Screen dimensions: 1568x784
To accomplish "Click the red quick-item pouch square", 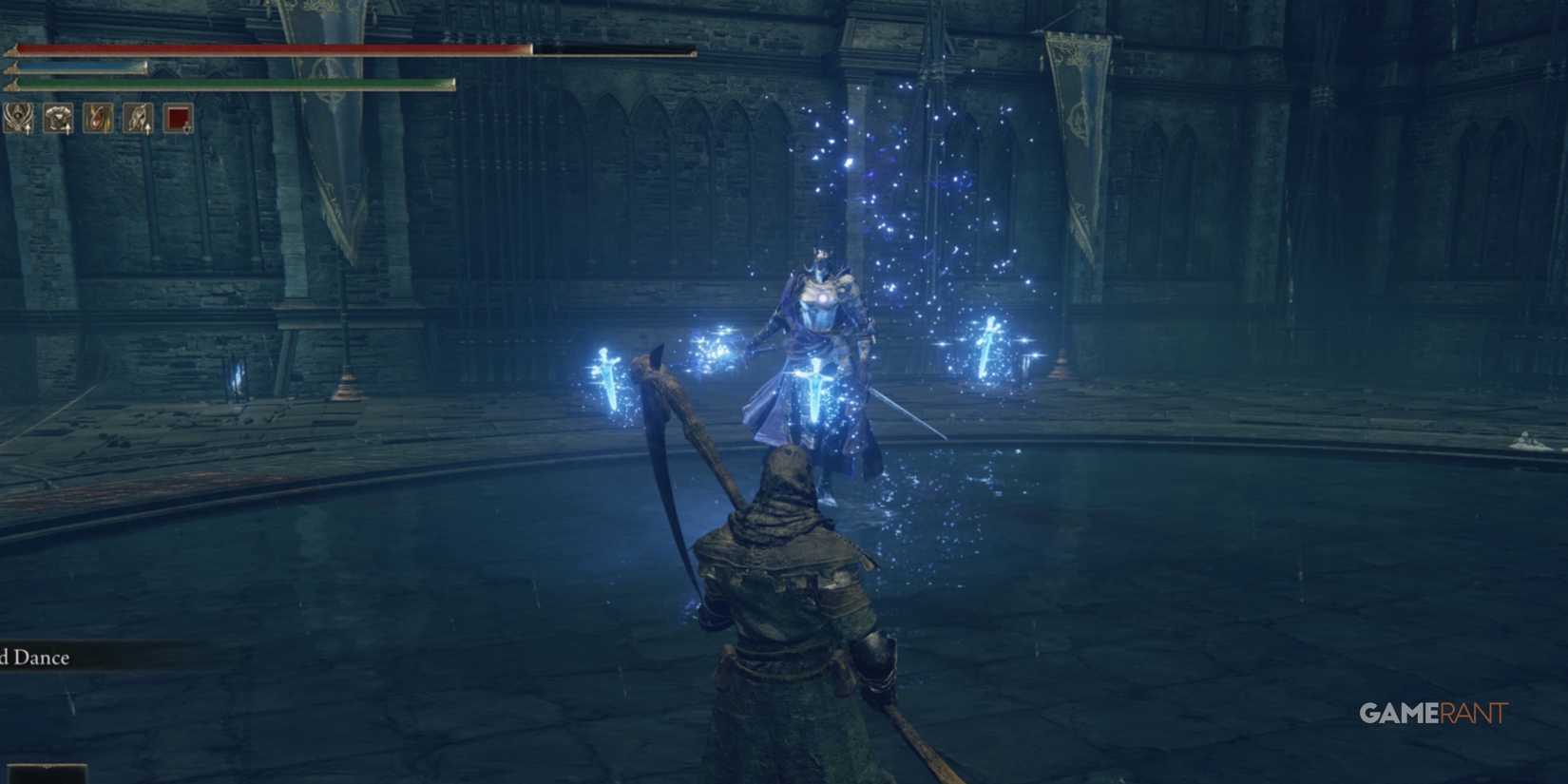I will [177, 119].
